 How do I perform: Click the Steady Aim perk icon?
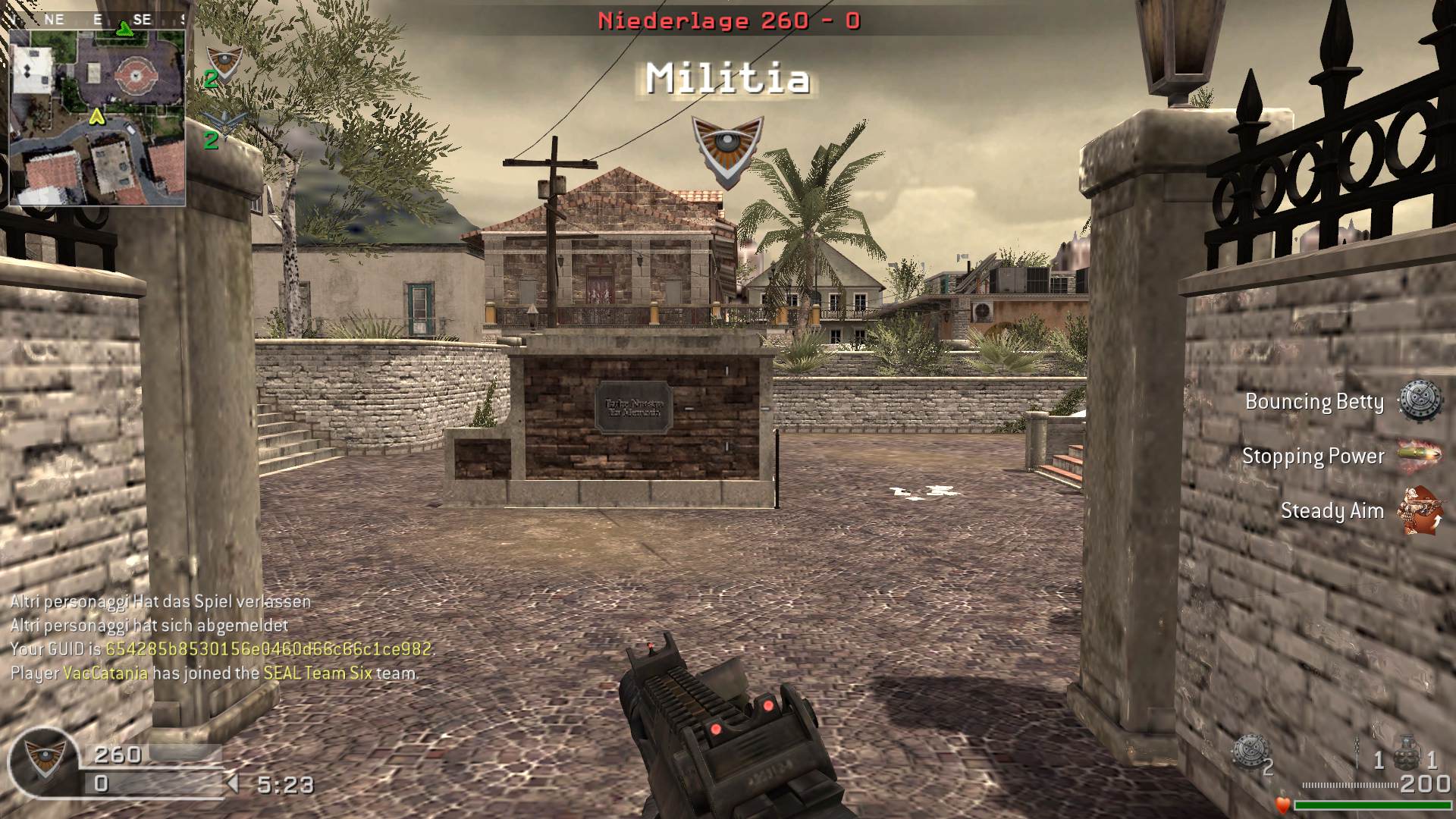1419,510
